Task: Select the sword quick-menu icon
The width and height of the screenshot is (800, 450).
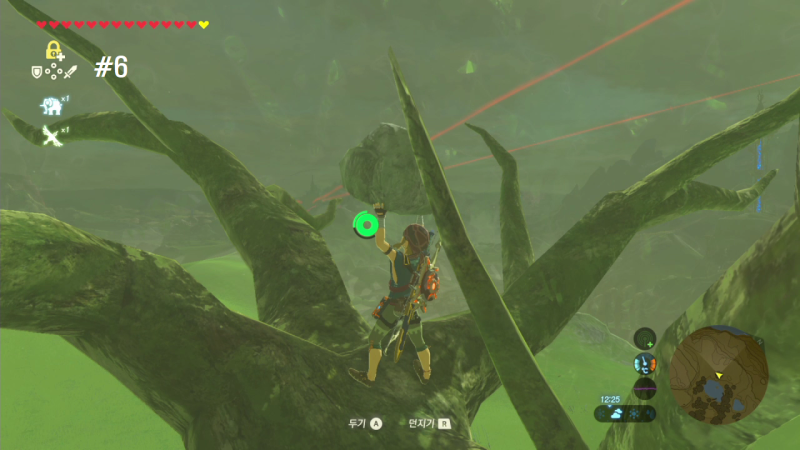Action: (x=71, y=71)
